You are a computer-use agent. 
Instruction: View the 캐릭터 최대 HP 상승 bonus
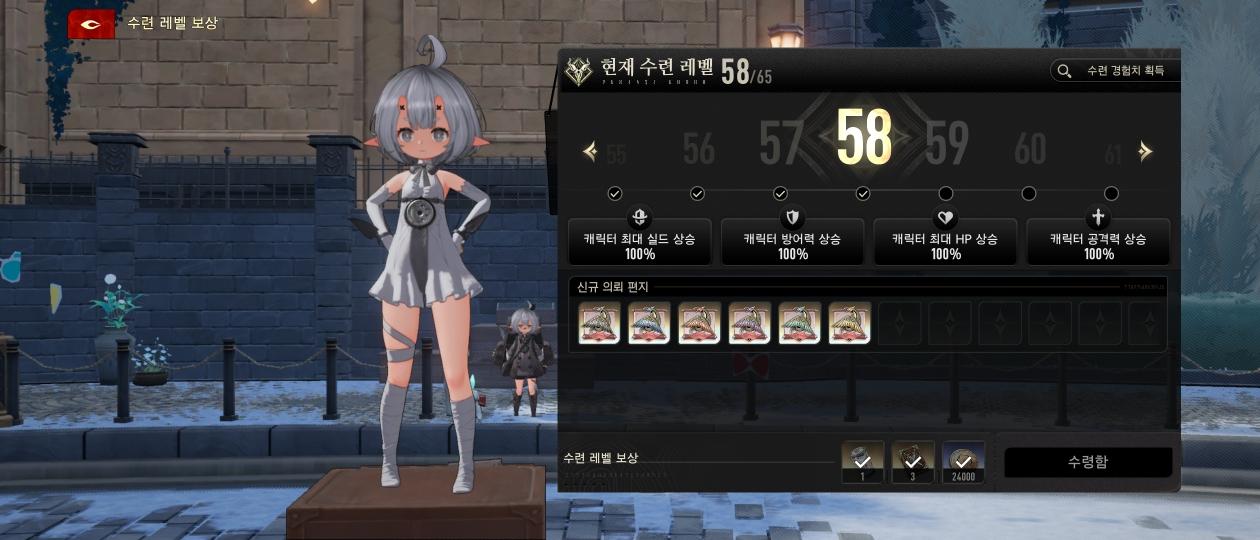[x=945, y=240]
